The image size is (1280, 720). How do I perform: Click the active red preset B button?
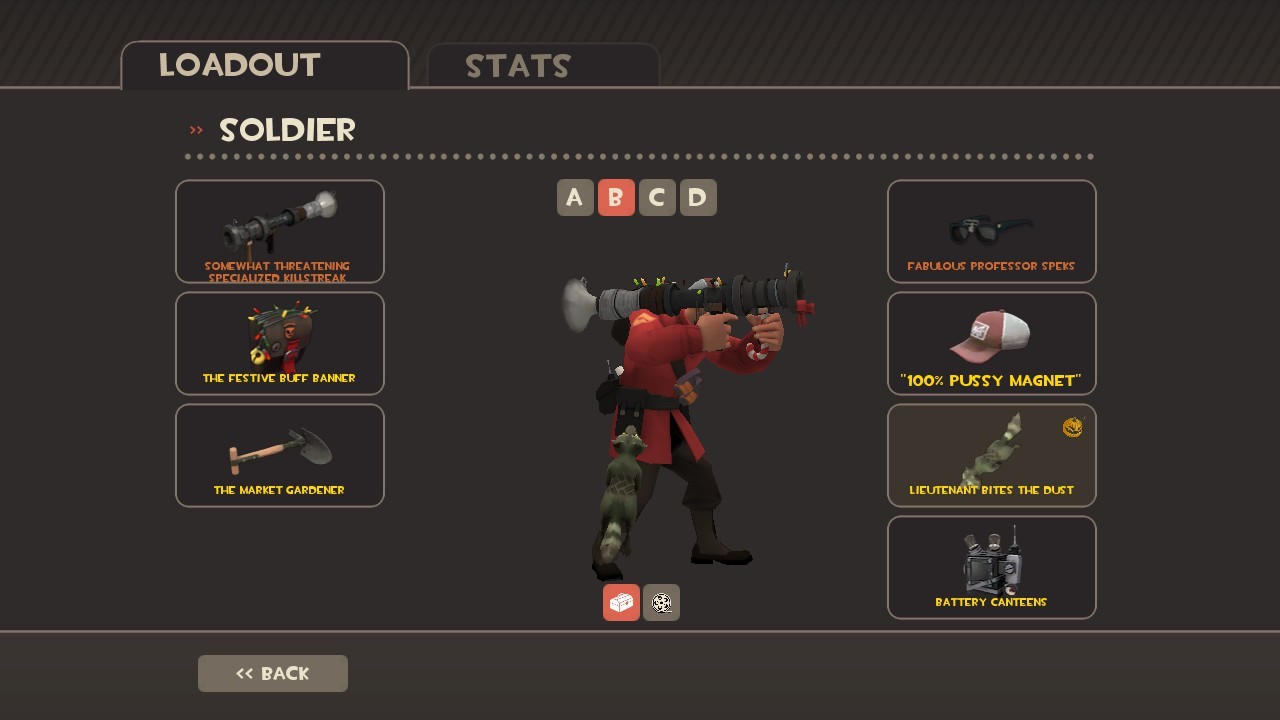point(616,197)
